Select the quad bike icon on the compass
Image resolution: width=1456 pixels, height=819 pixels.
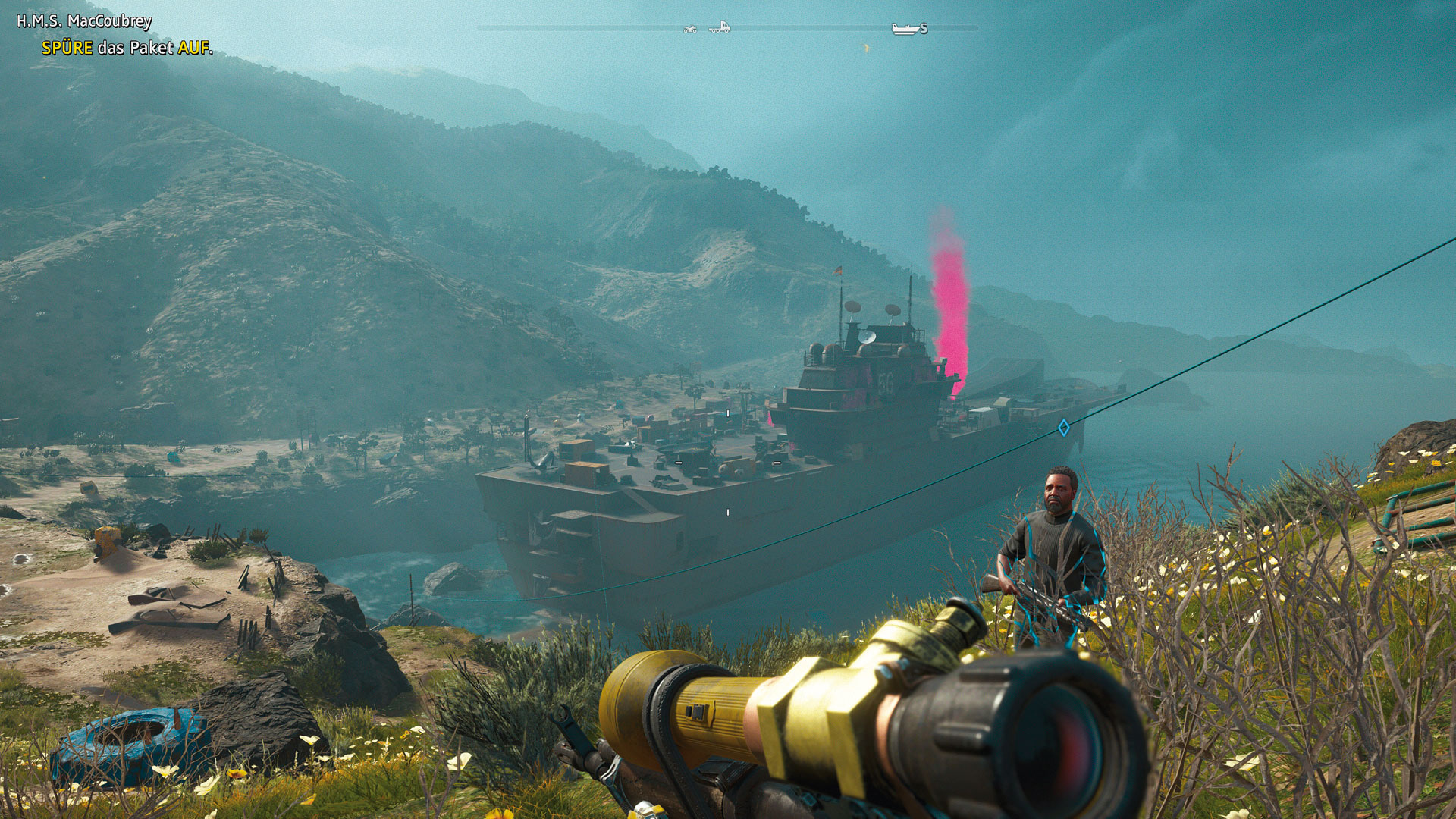click(x=690, y=29)
